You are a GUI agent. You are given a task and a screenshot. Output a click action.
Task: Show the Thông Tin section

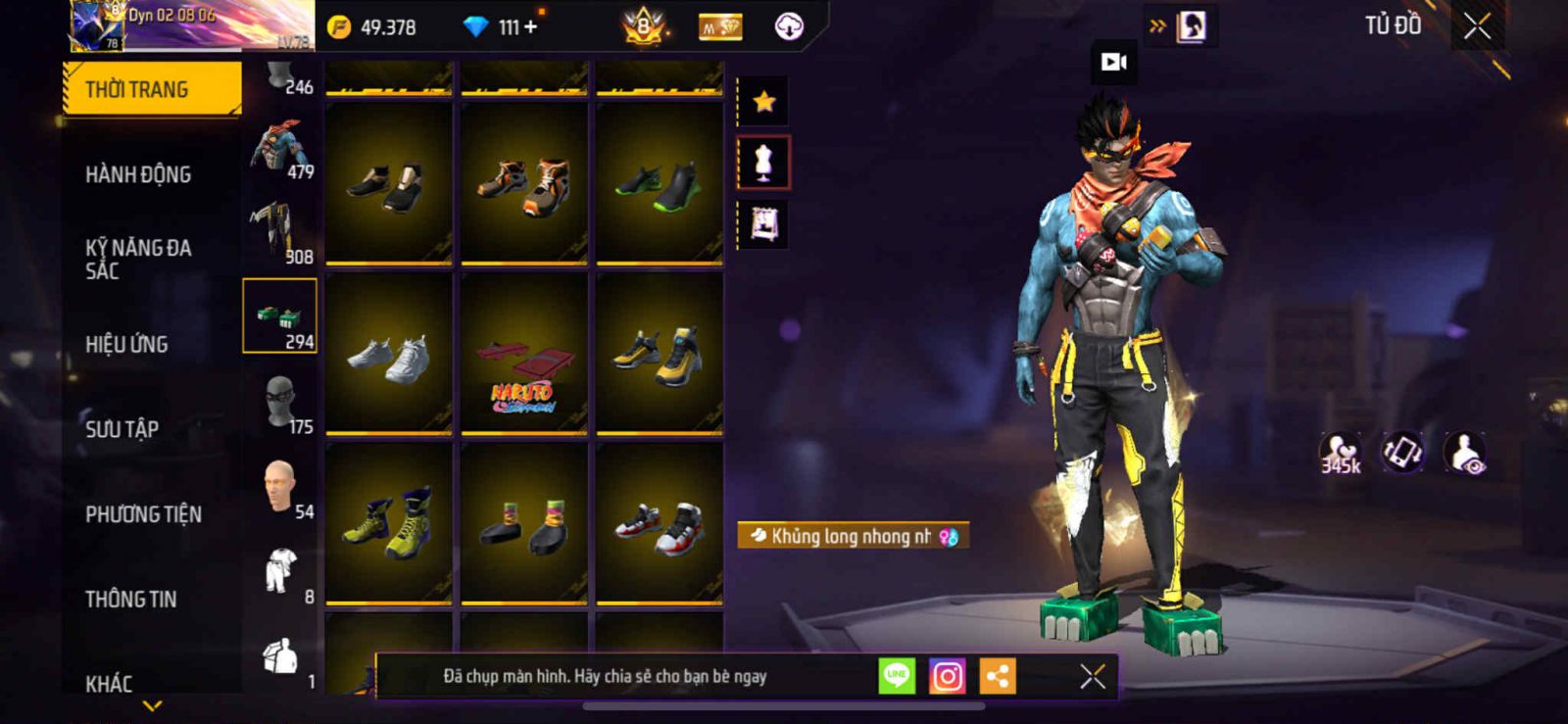pyautogui.click(x=130, y=599)
